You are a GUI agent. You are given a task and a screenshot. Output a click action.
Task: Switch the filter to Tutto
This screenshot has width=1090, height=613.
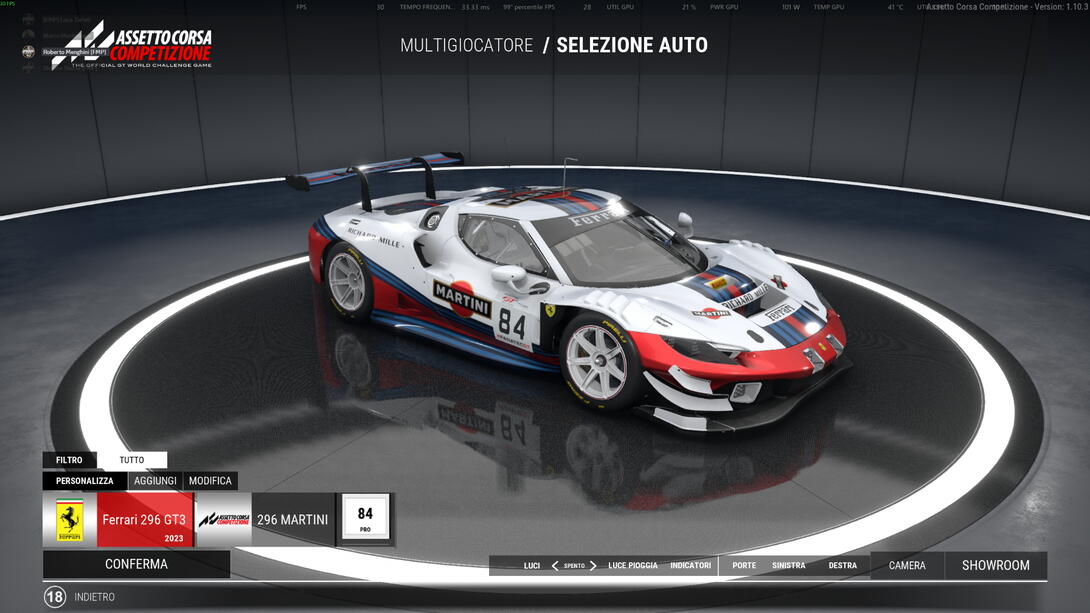point(132,460)
